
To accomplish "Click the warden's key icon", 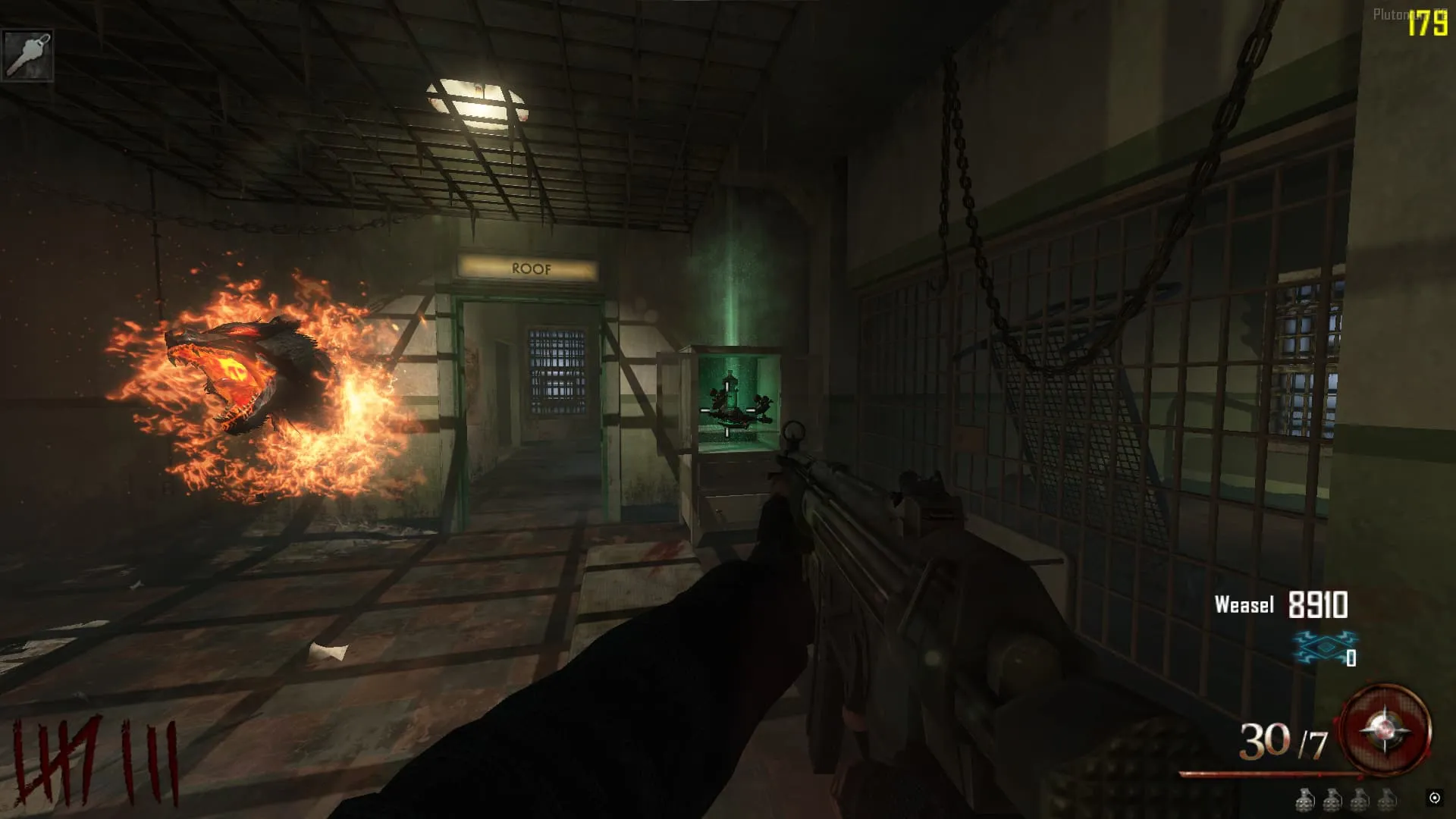I will [x=27, y=55].
